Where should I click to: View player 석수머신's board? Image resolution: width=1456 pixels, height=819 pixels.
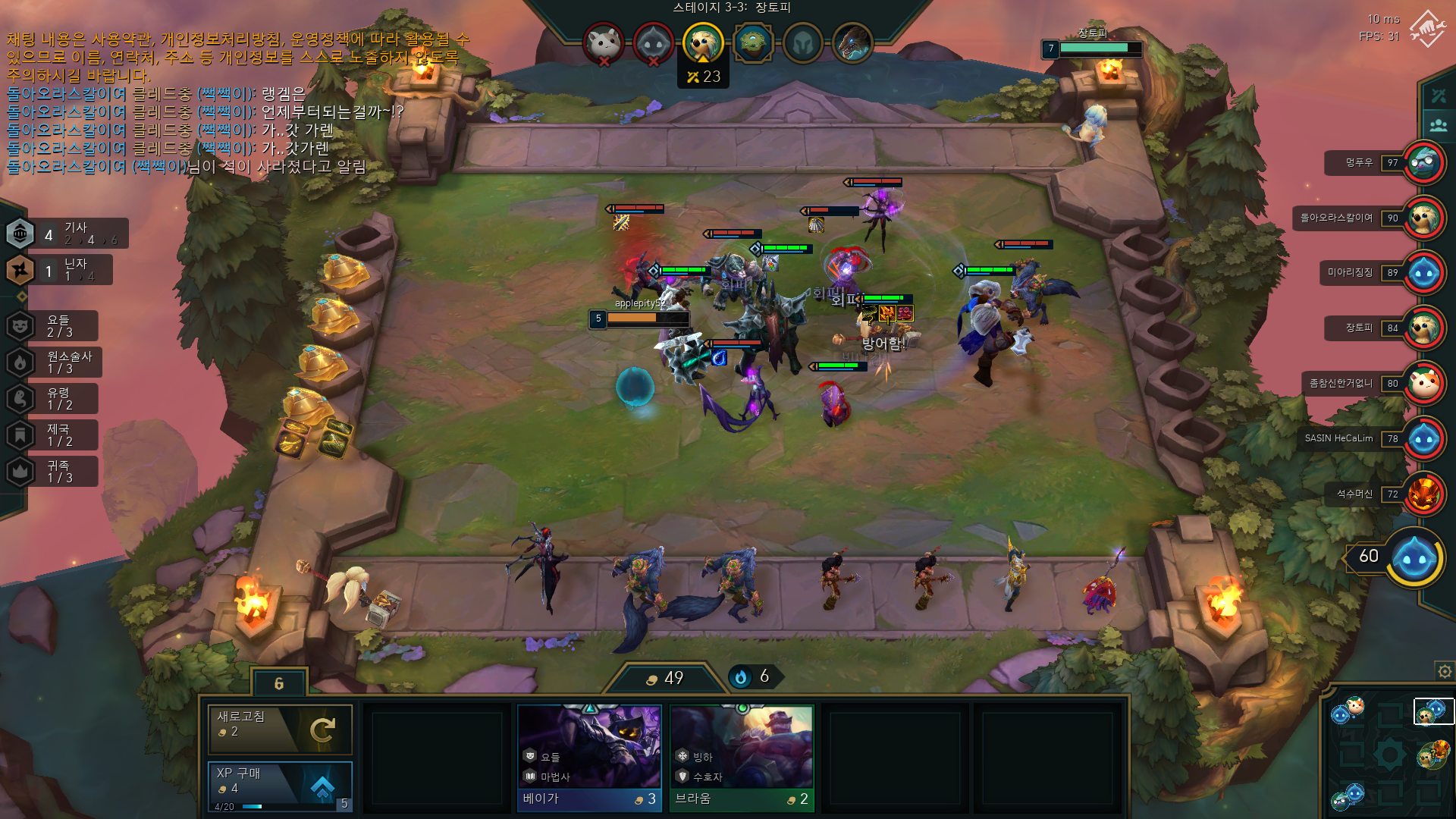coord(1423,494)
